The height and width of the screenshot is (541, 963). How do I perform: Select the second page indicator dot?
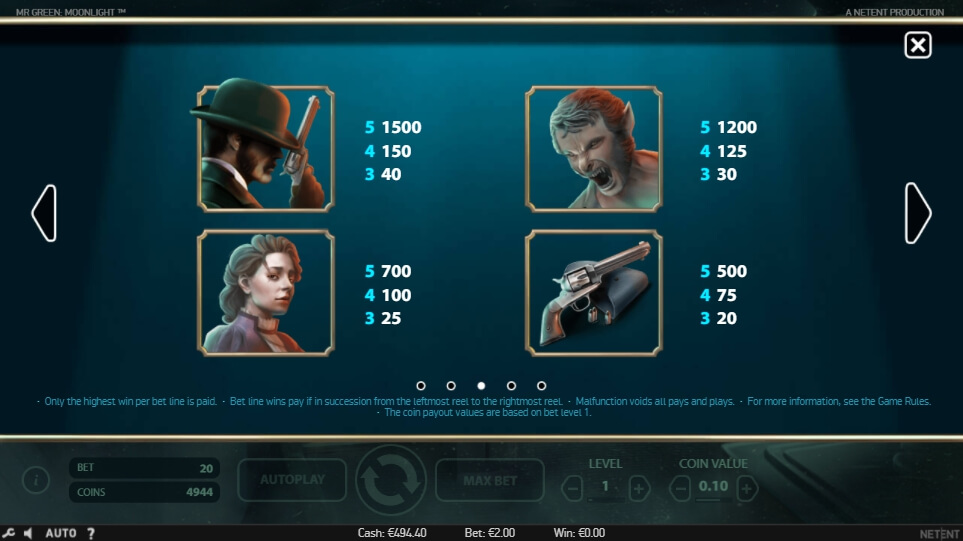coord(451,385)
